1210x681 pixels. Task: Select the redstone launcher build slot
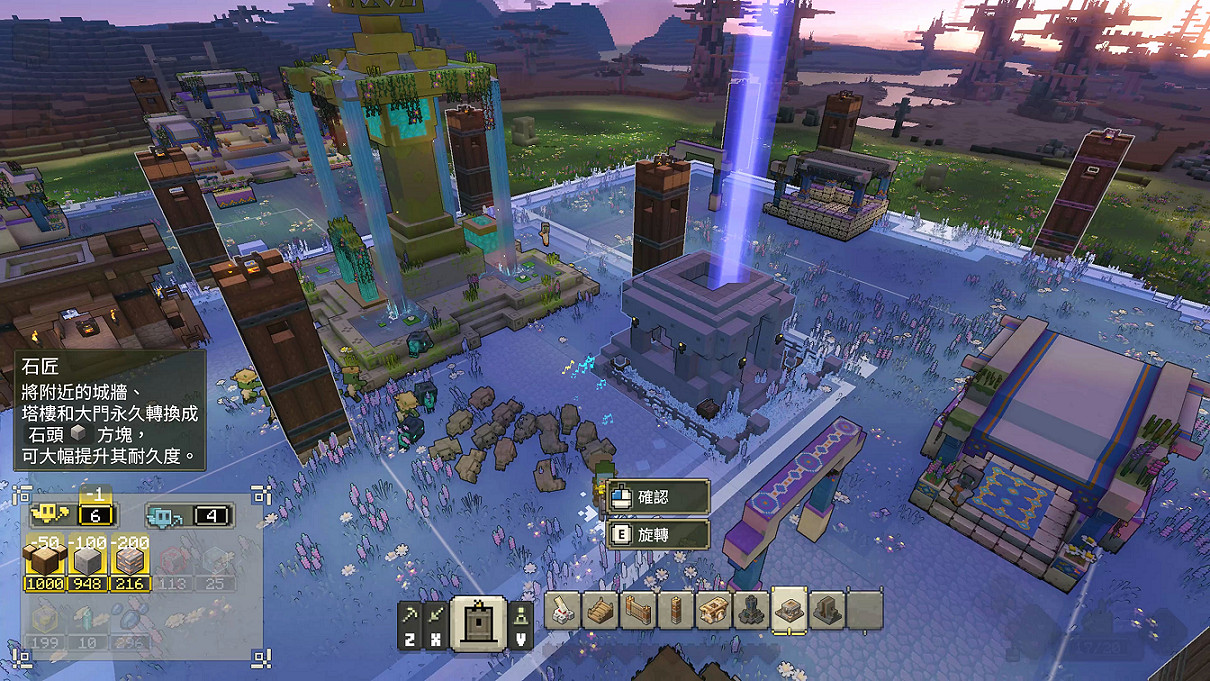tap(563, 609)
